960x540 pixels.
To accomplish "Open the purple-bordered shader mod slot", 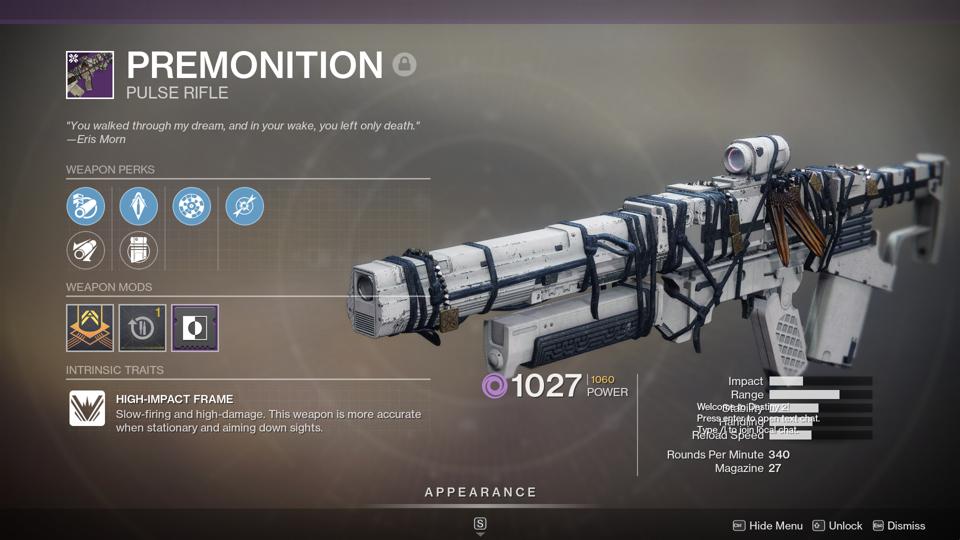I will point(195,328).
